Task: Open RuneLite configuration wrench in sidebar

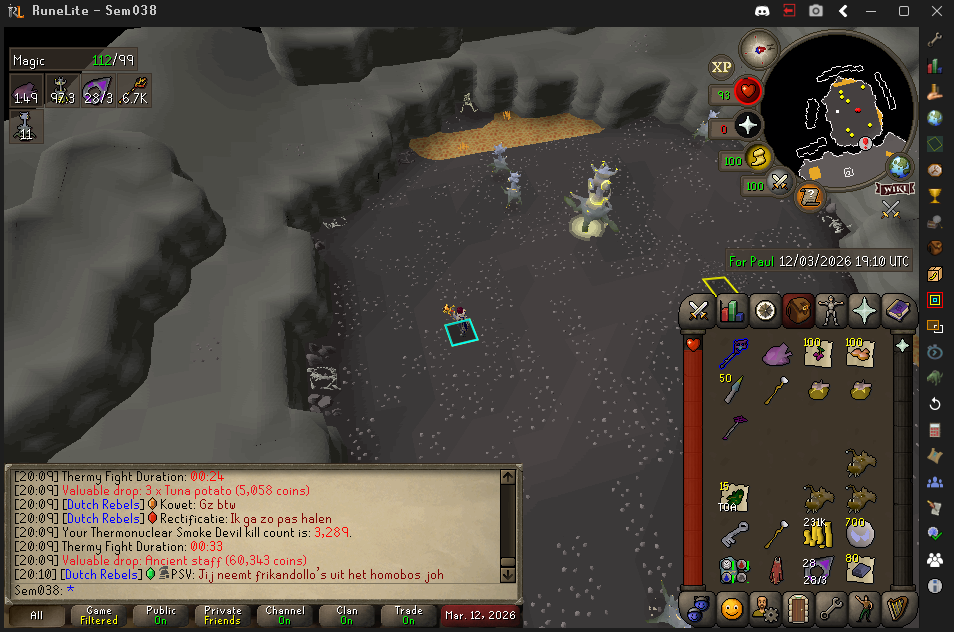Action: [x=935, y=40]
